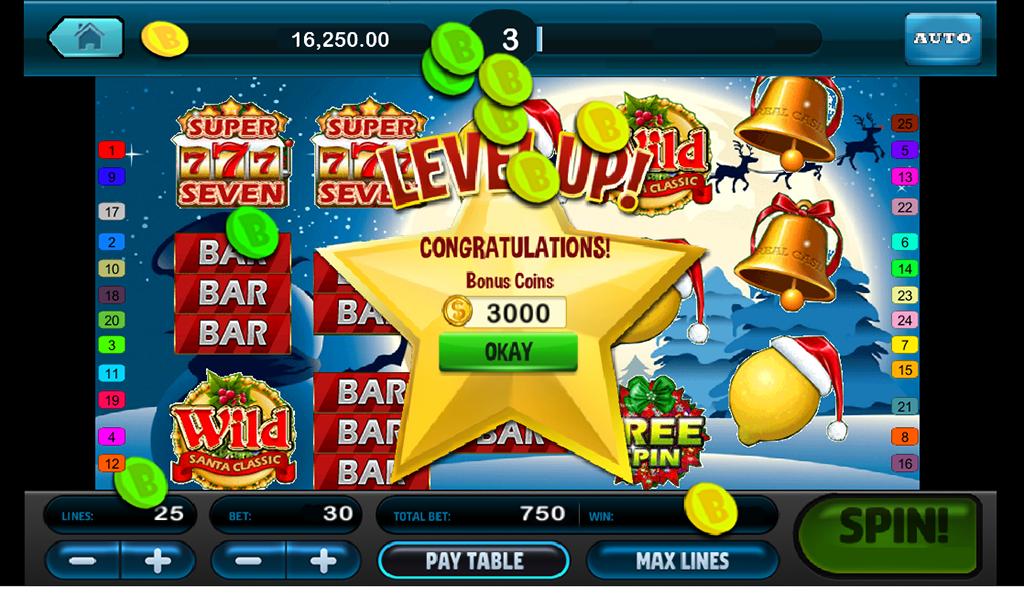Choose payline marker 12

click(x=110, y=464)
